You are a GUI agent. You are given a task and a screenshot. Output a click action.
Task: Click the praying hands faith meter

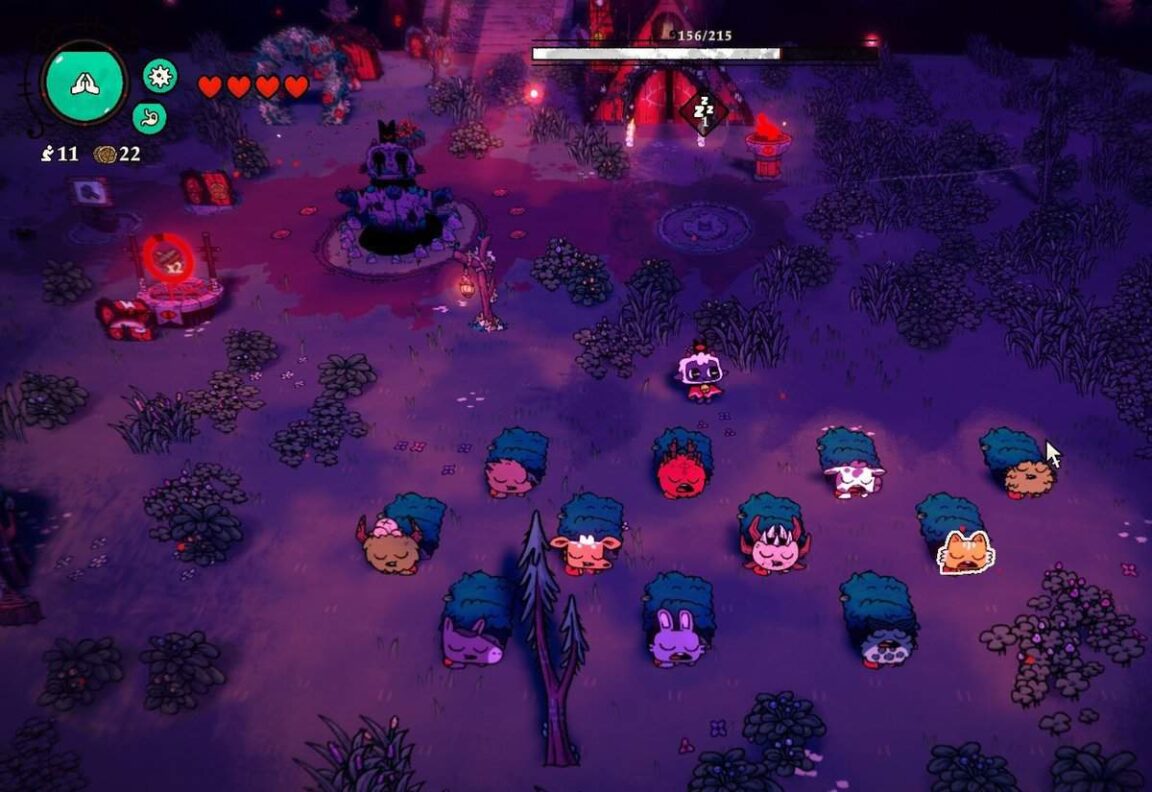84,83
